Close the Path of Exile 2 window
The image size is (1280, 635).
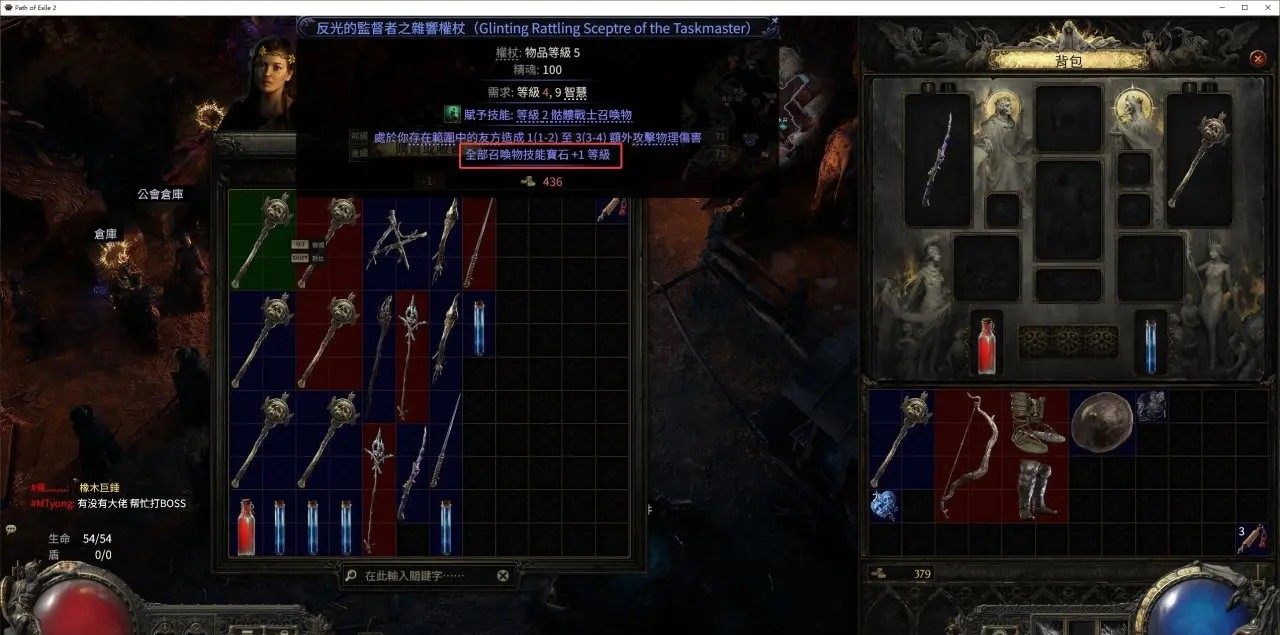1262,7
